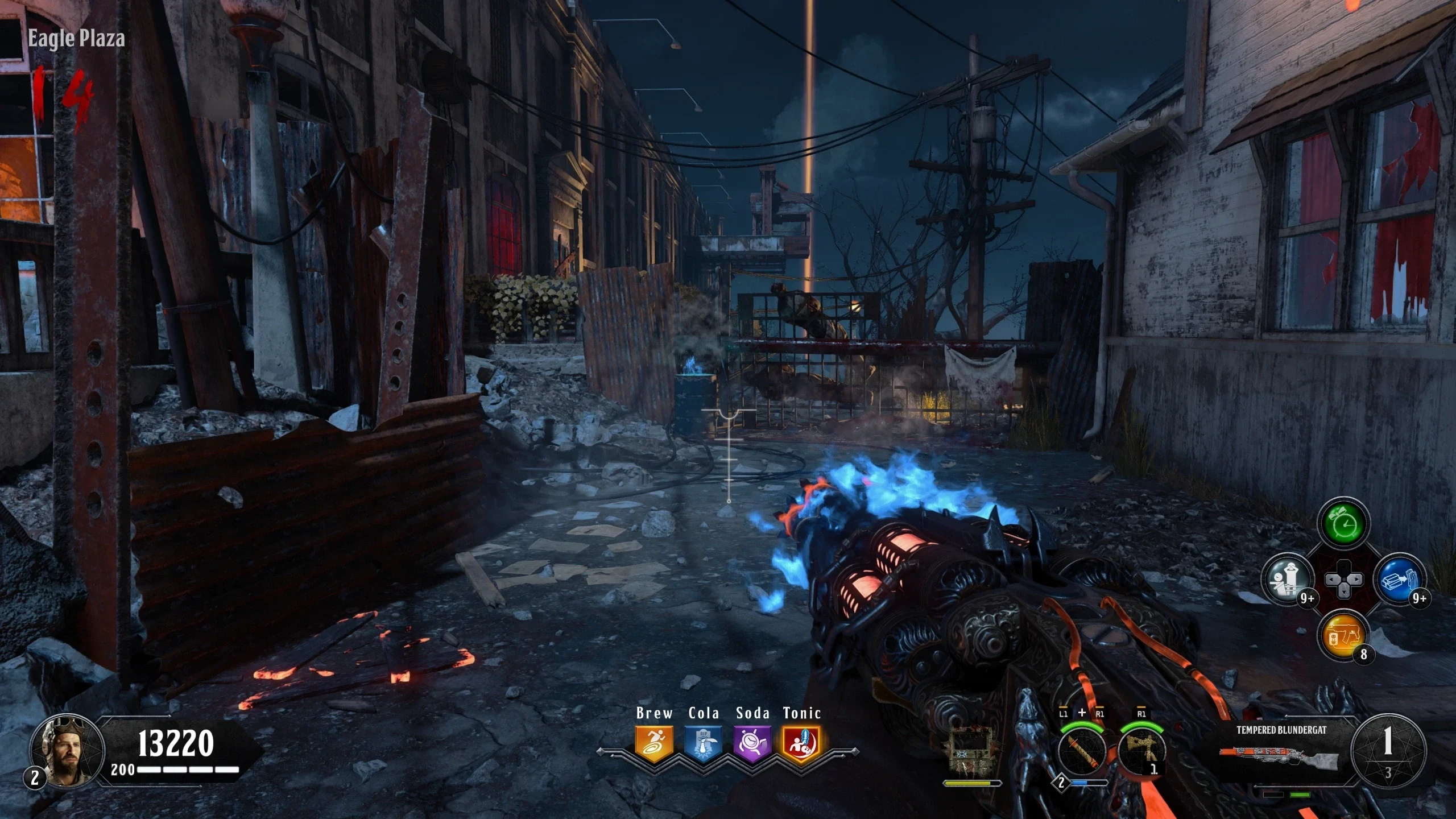Select the purple Soda perk icon
1456x819 pixels.
752,743
